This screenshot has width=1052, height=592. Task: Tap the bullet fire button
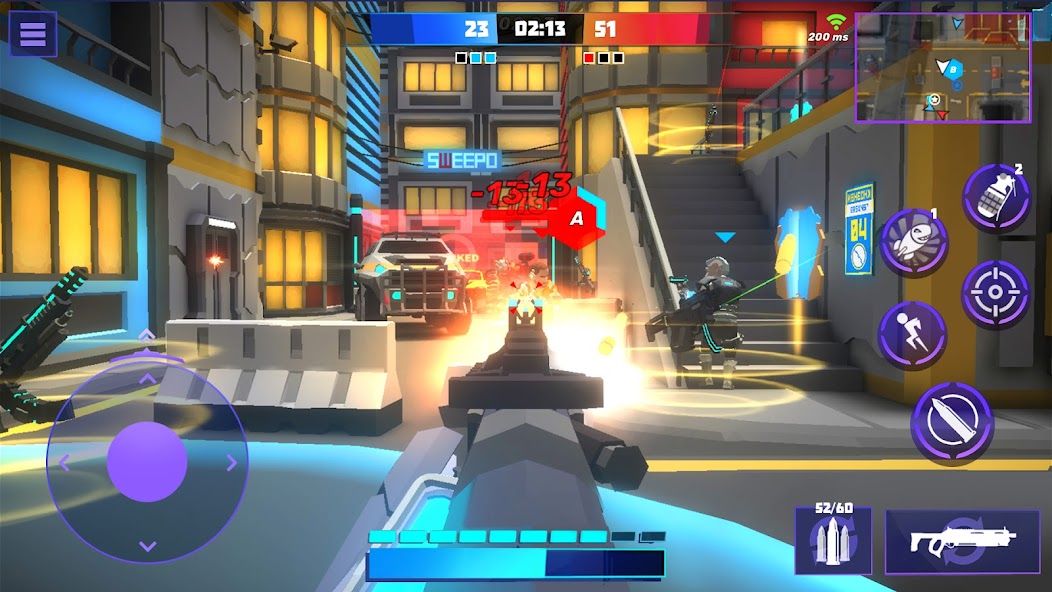coord(951,423)
